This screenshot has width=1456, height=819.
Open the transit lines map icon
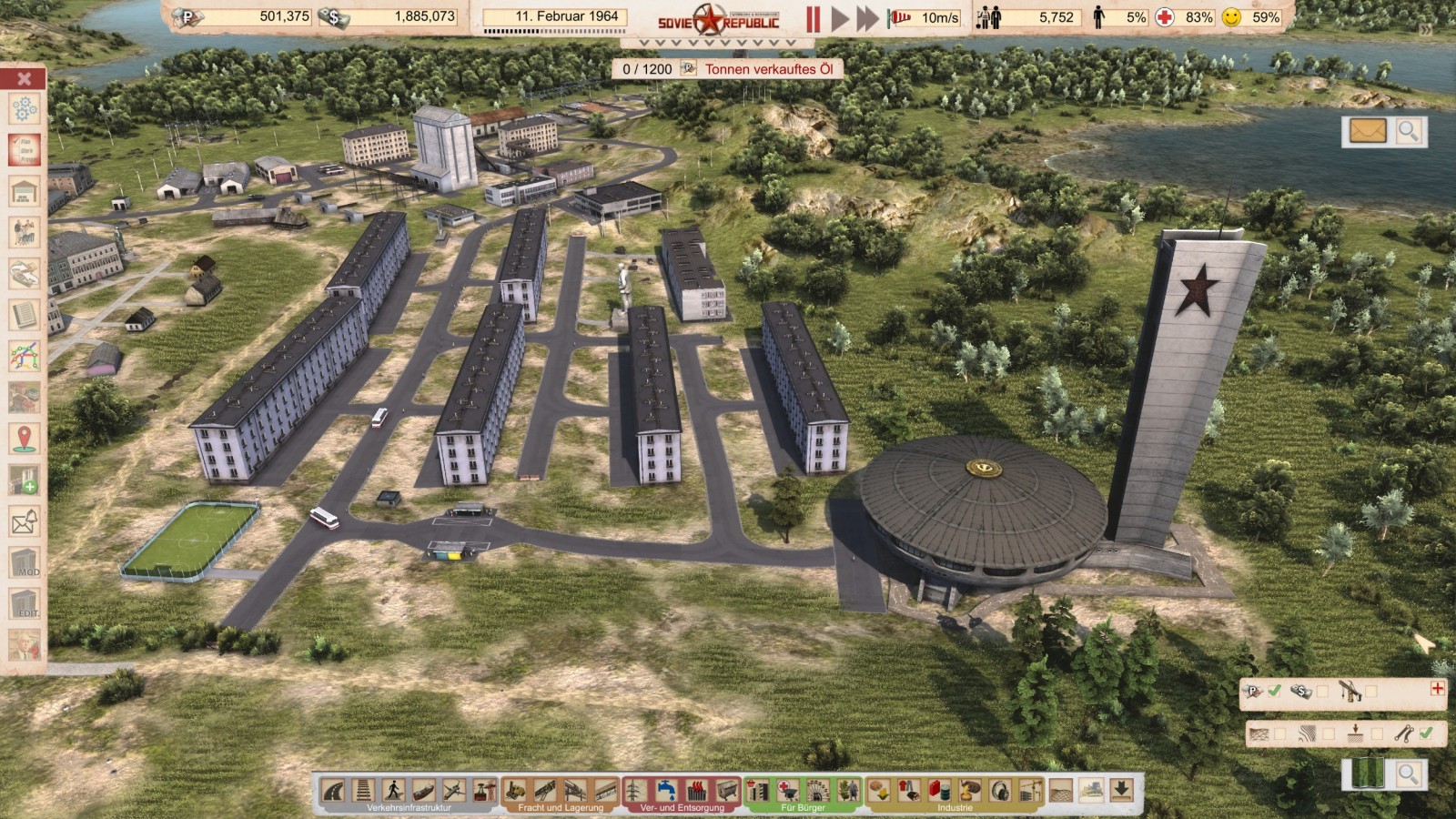click(x=25, y=356)
